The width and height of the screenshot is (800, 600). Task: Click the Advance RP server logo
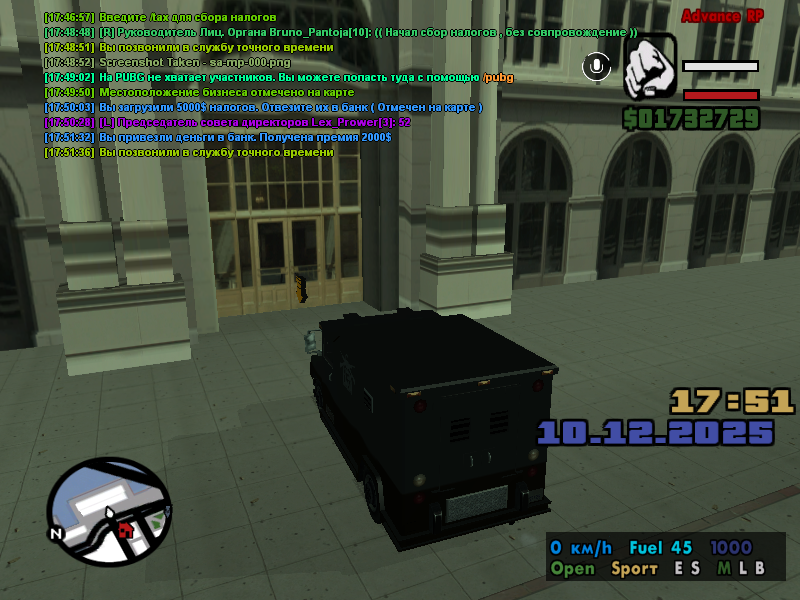pyautogui.click(x=724, y=17)
